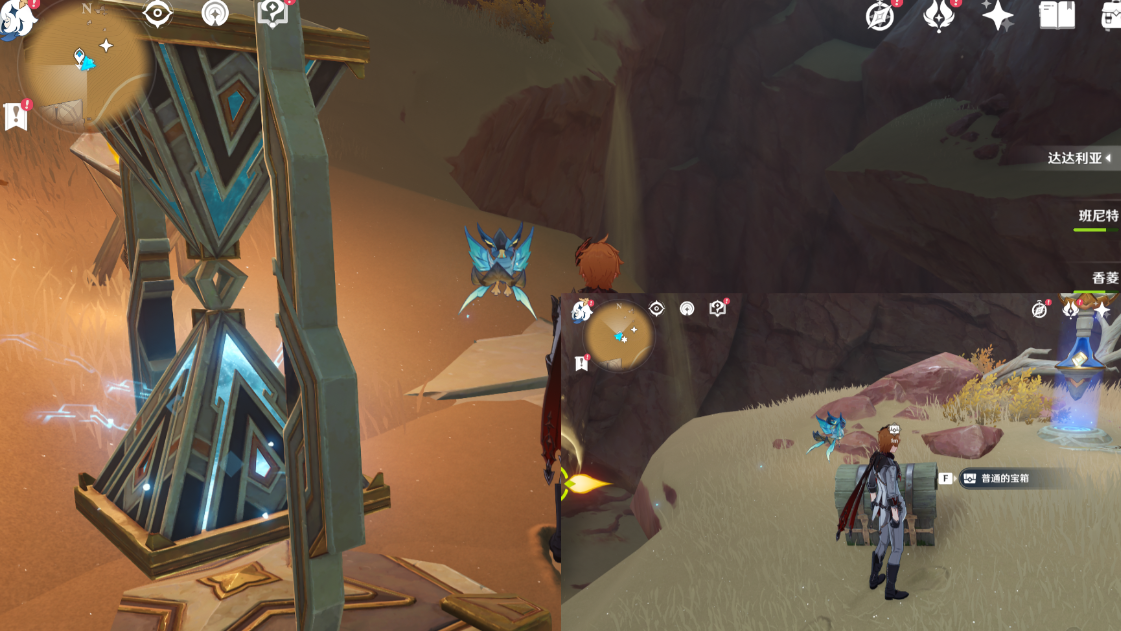
Task: Switch to party member 香菱
Action: coord(1104,277)
